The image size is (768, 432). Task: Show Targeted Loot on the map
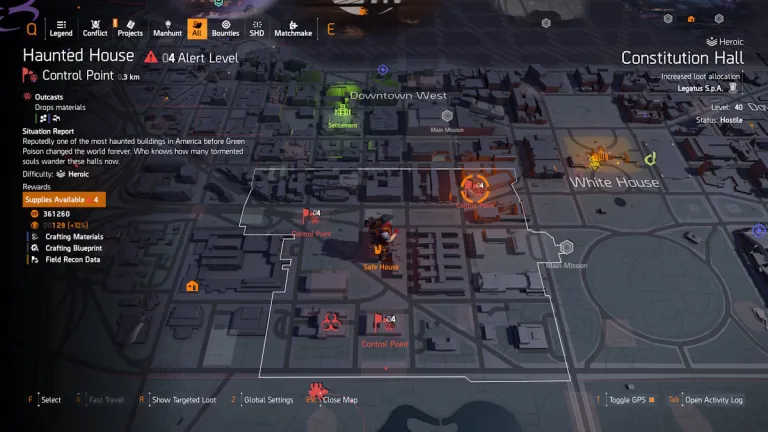click(181, 400)
